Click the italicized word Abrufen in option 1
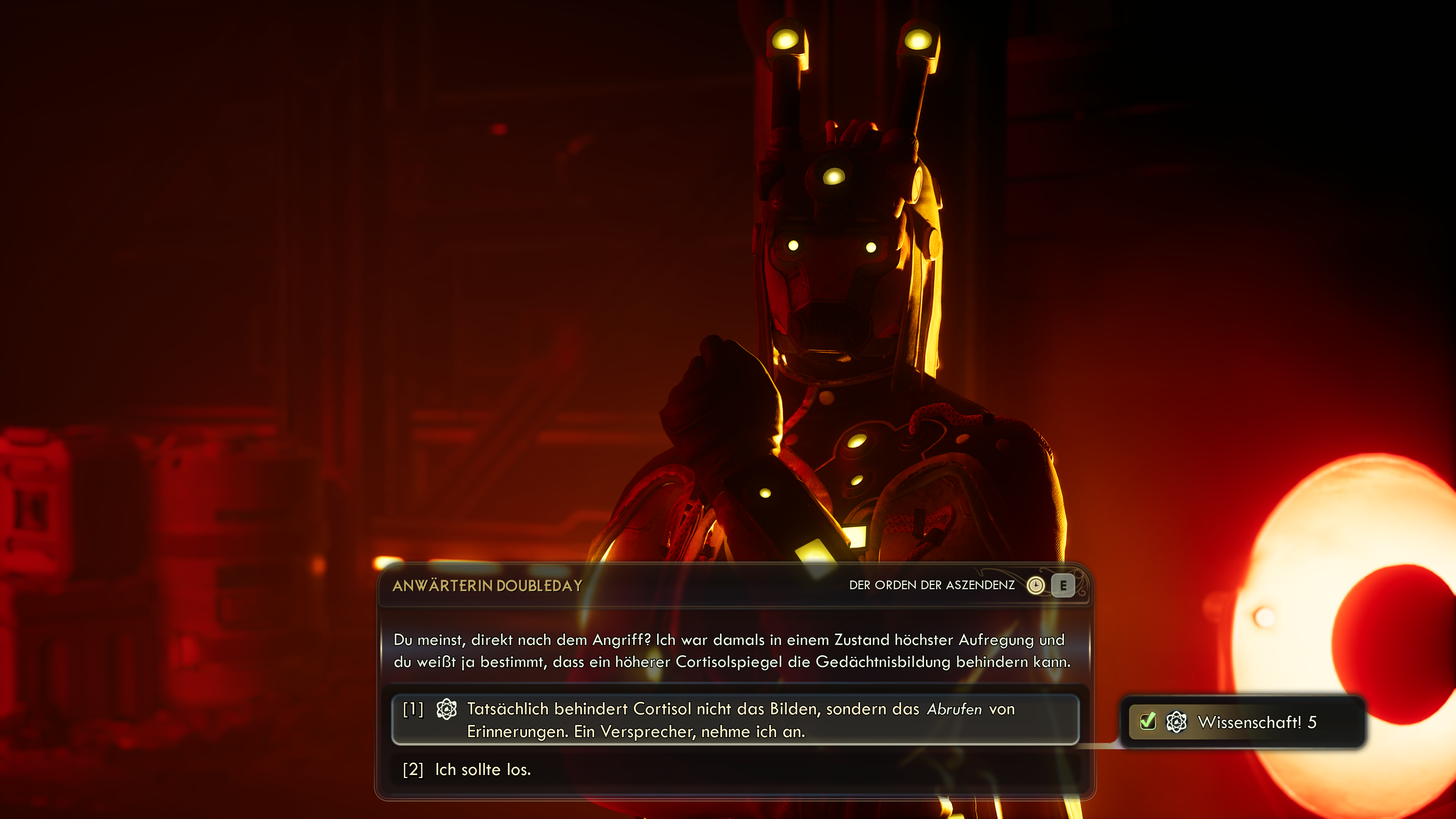 955,709
